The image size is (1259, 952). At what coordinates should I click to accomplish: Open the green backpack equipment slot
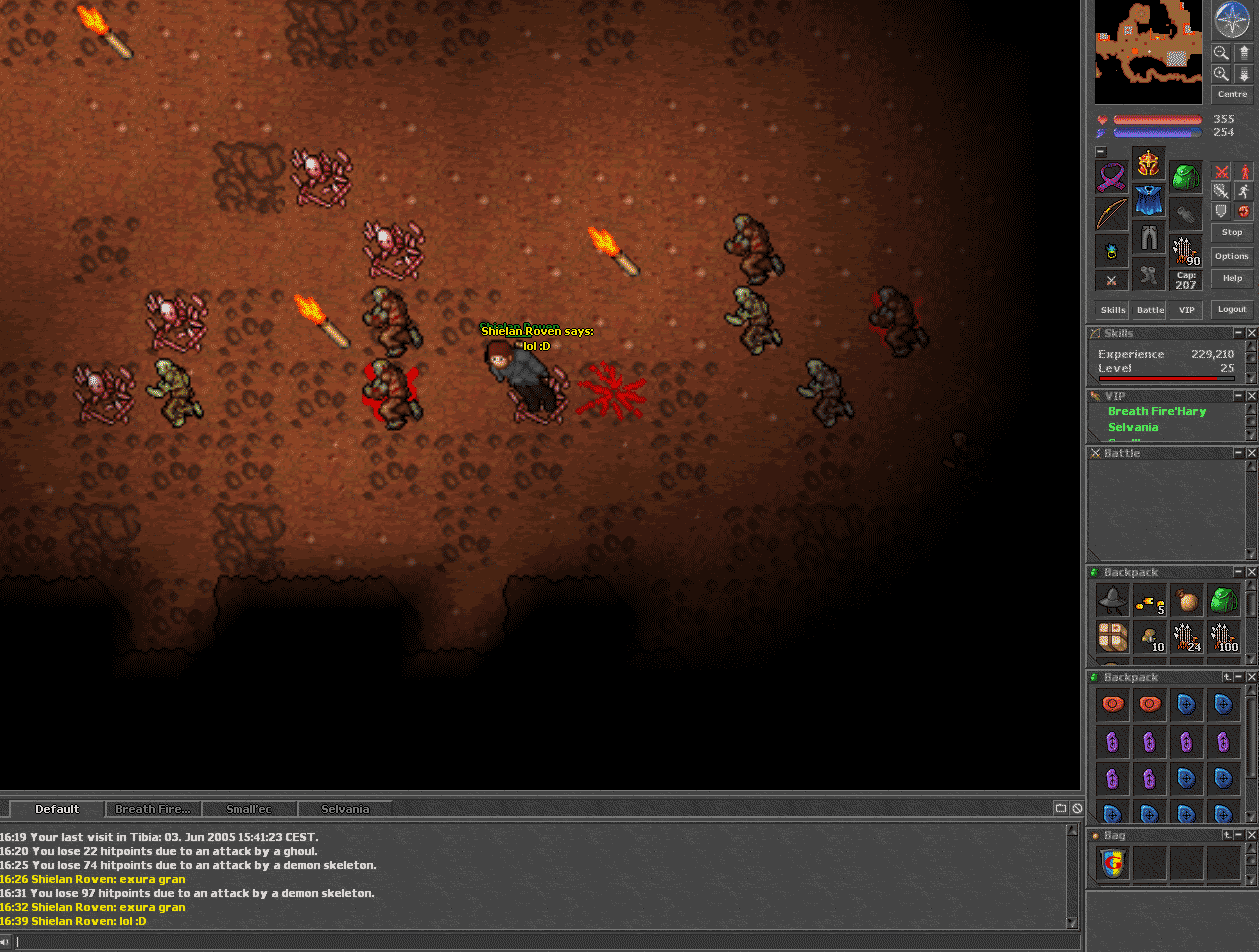coord(1186,178)
